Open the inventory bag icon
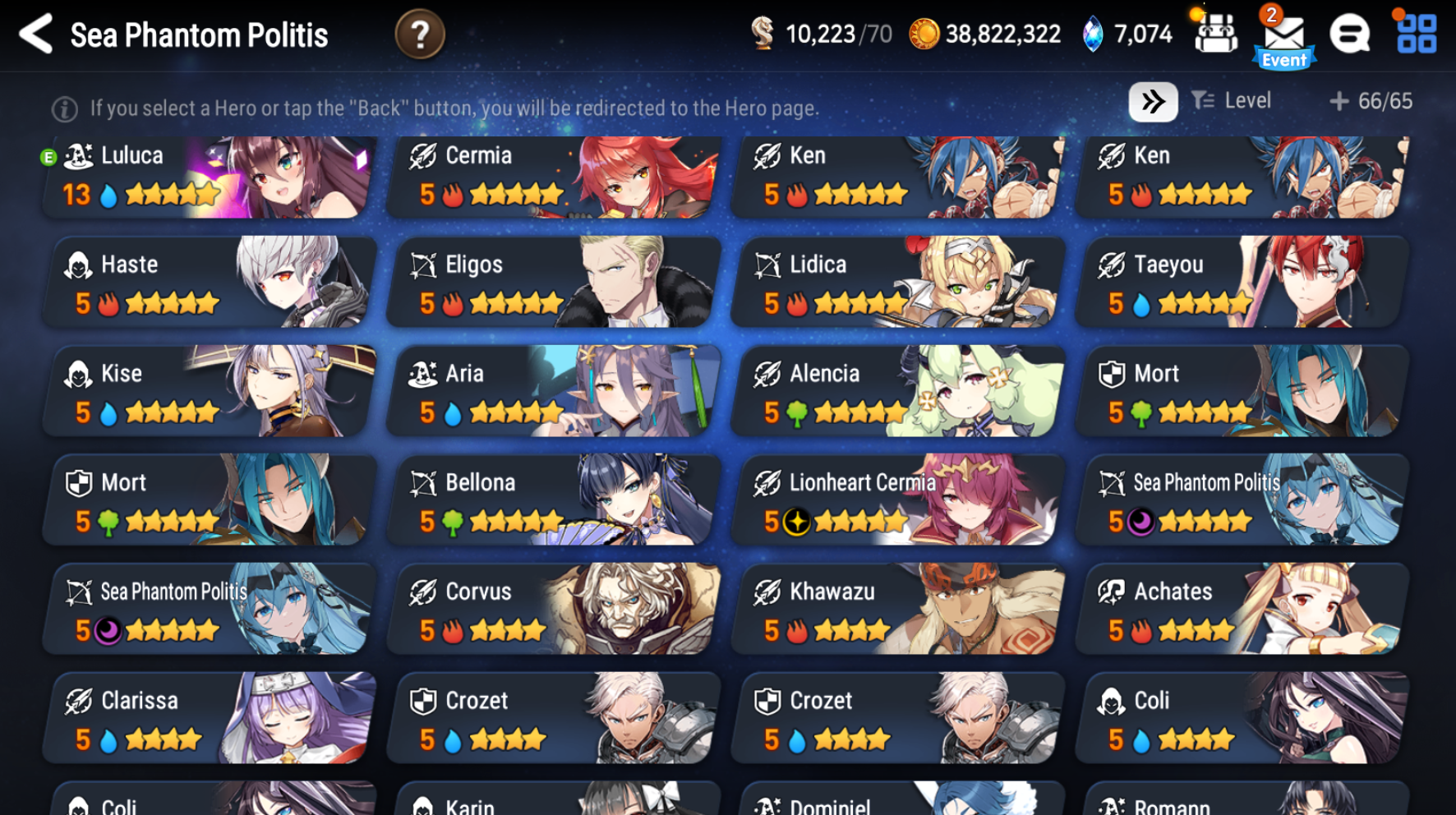The width and height of the screenshot is (1456, 815). tap(1215, 33)
